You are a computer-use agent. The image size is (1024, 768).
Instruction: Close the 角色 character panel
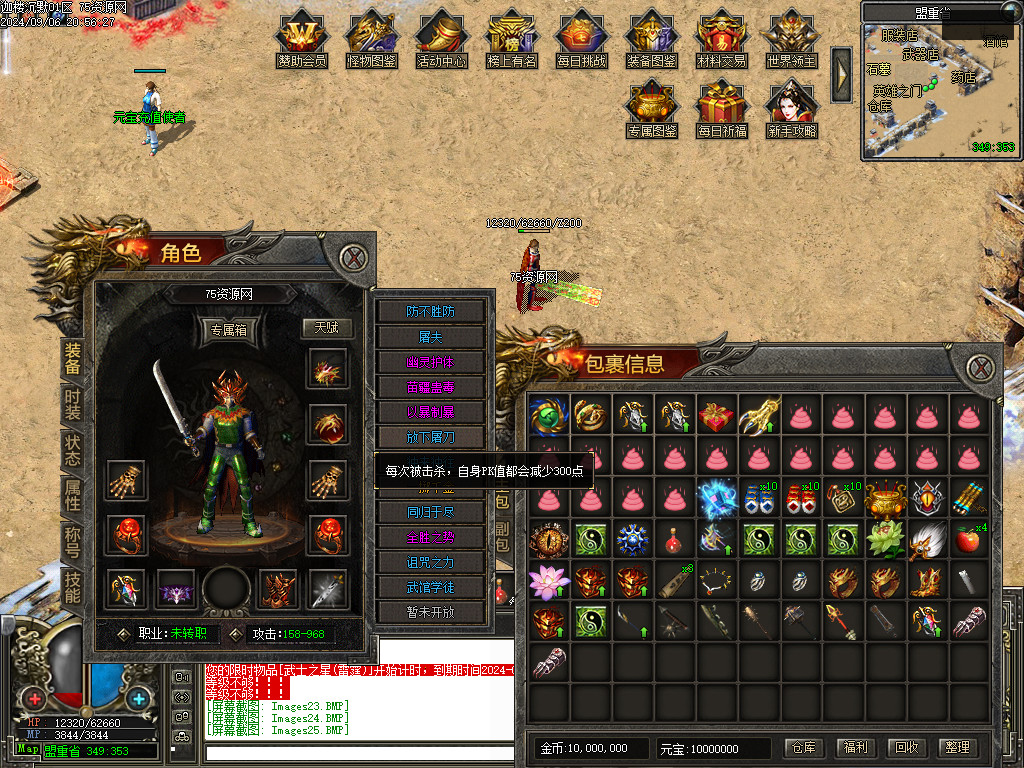pos(352,258)
